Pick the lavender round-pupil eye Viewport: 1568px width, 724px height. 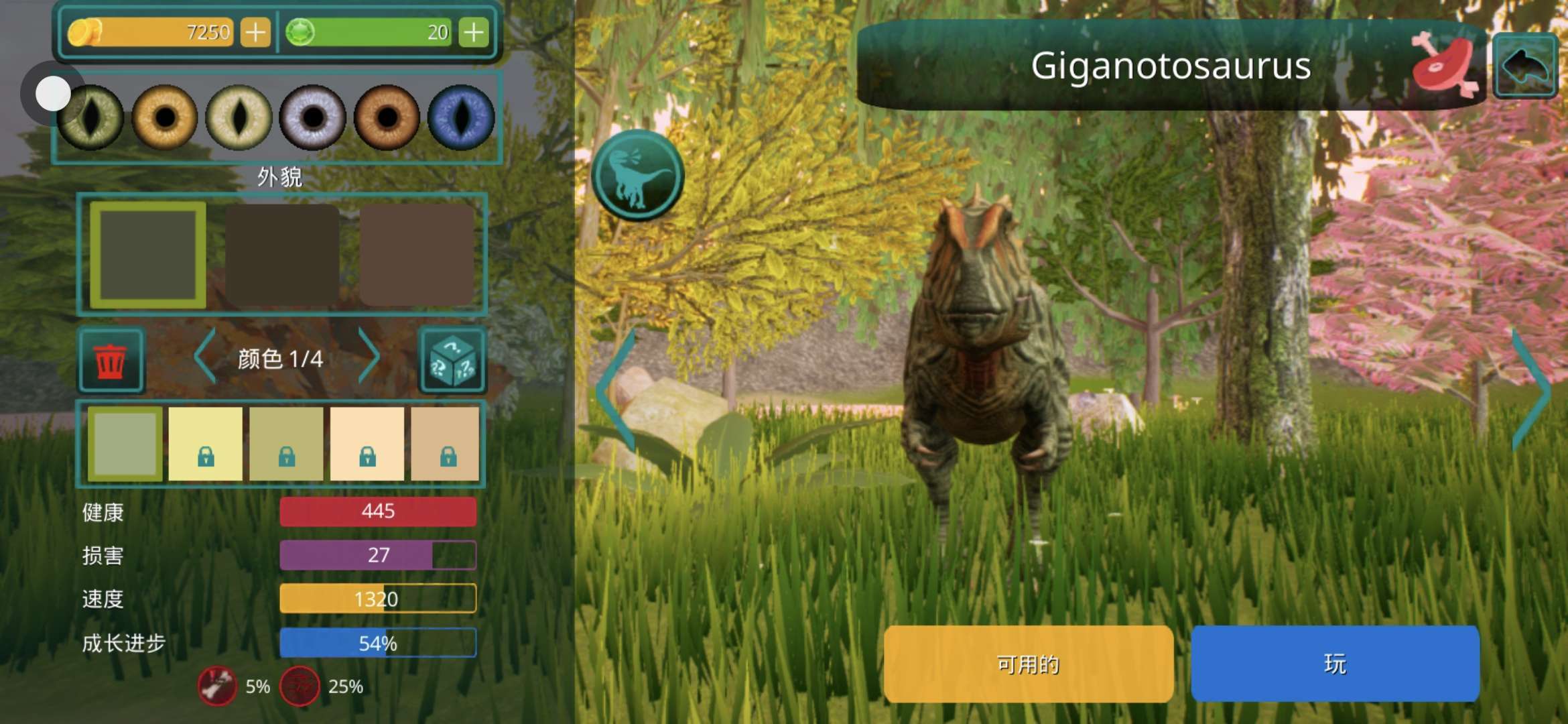coord(312,117)
